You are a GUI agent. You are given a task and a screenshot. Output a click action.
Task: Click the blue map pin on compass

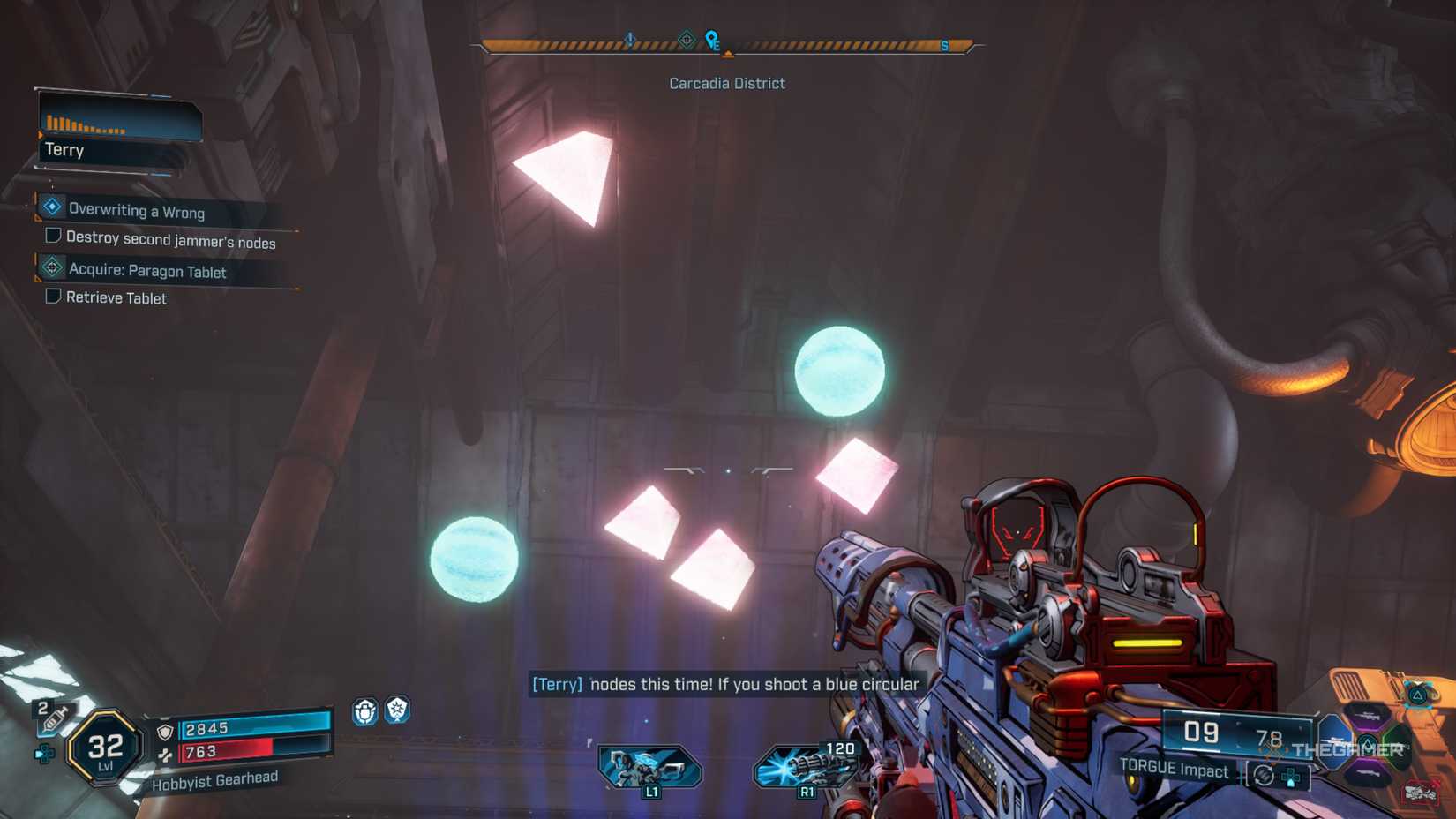pyautogui.click(x=711, y=40)
